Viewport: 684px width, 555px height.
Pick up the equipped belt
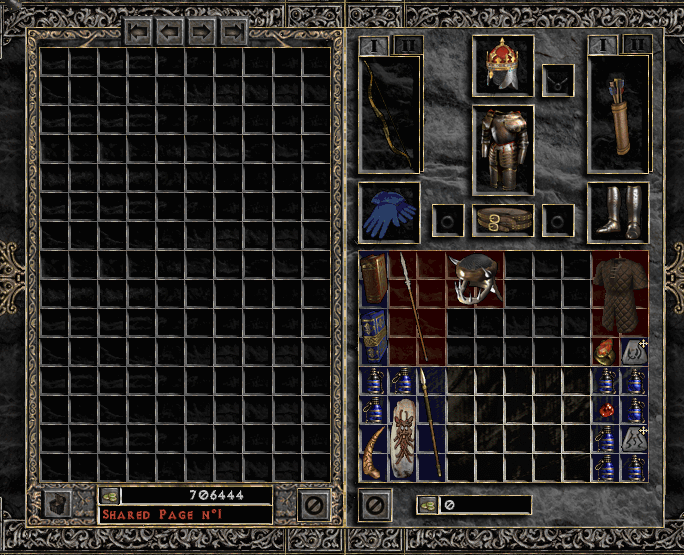(502, 219)
